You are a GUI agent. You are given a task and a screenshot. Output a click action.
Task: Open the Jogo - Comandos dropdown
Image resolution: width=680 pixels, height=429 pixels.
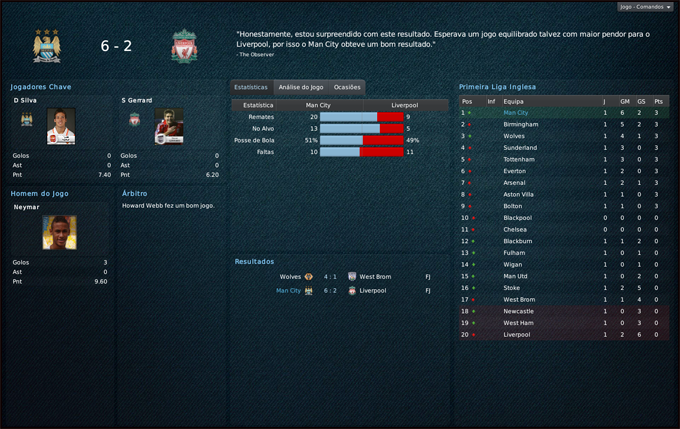coord(645,6)
